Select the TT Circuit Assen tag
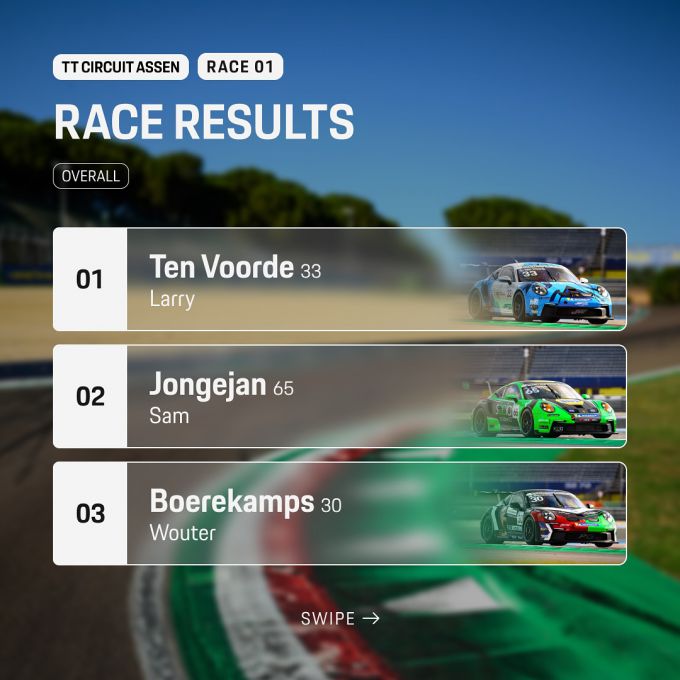This screenshot has width=680, height=680. pyautogui.click(x=121, y=67)
